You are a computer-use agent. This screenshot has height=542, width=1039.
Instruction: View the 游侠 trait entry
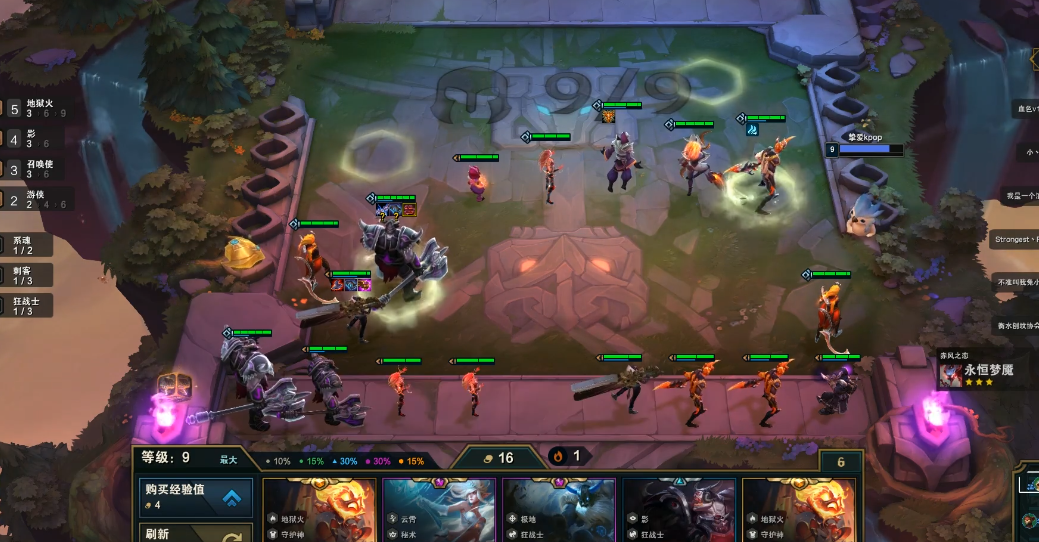click(x=36, y=198)
